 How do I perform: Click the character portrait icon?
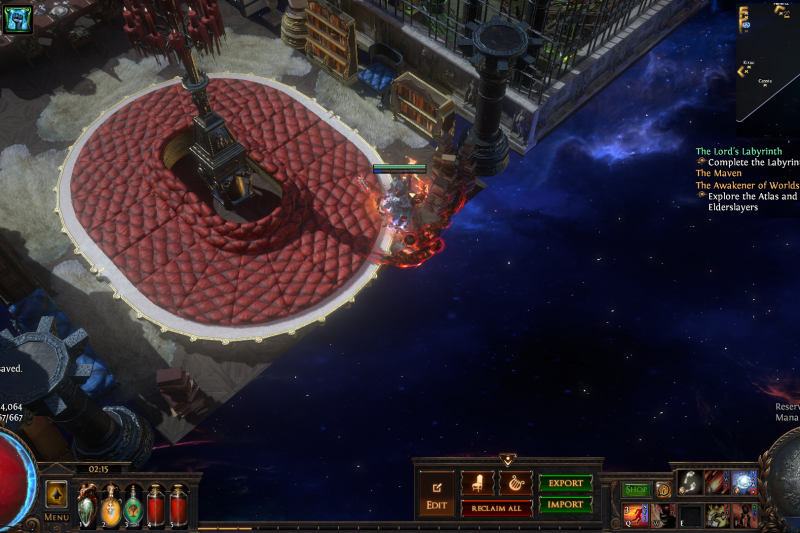click(18, 17)
